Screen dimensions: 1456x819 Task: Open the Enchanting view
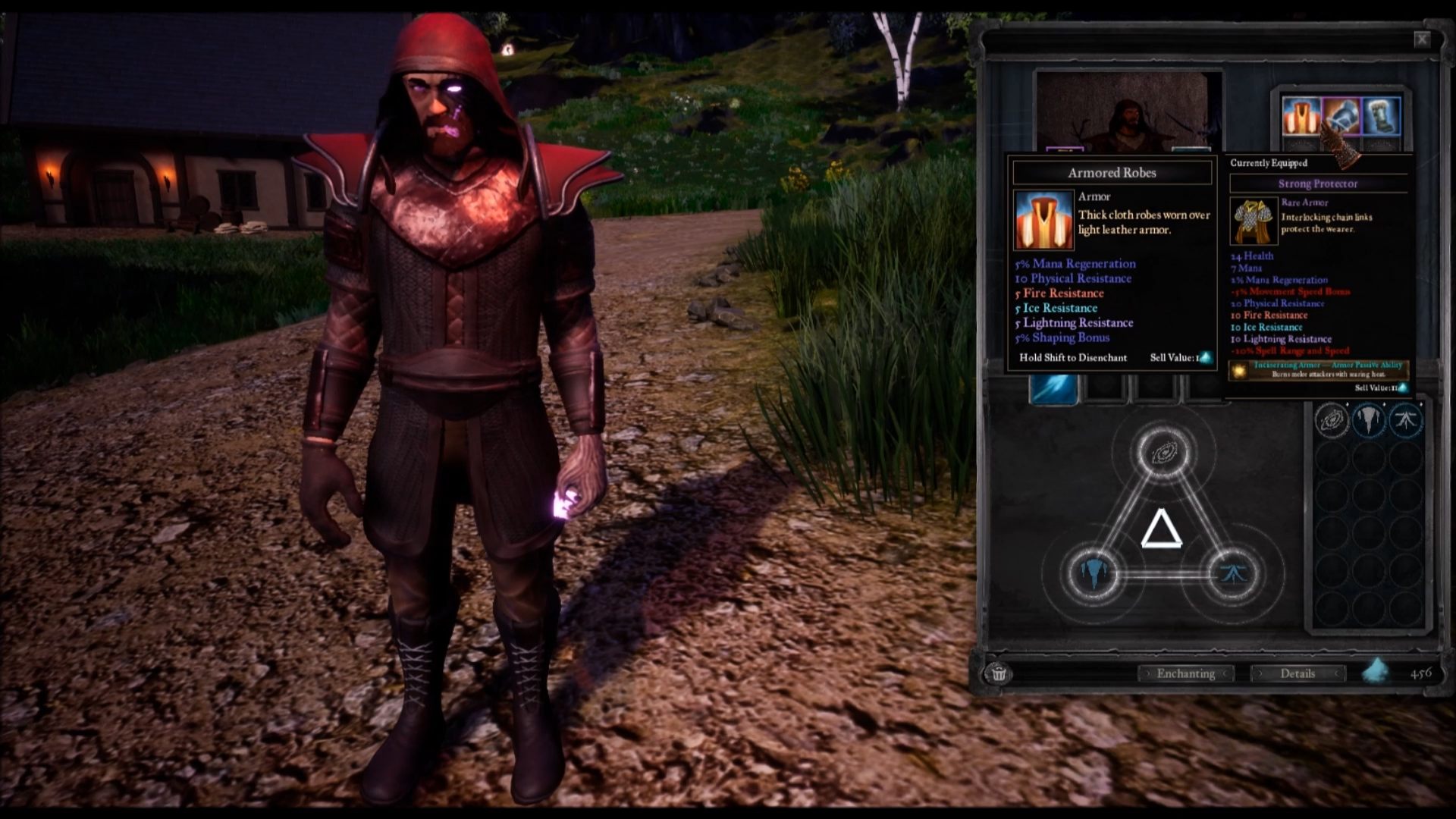pos(1186,673)
